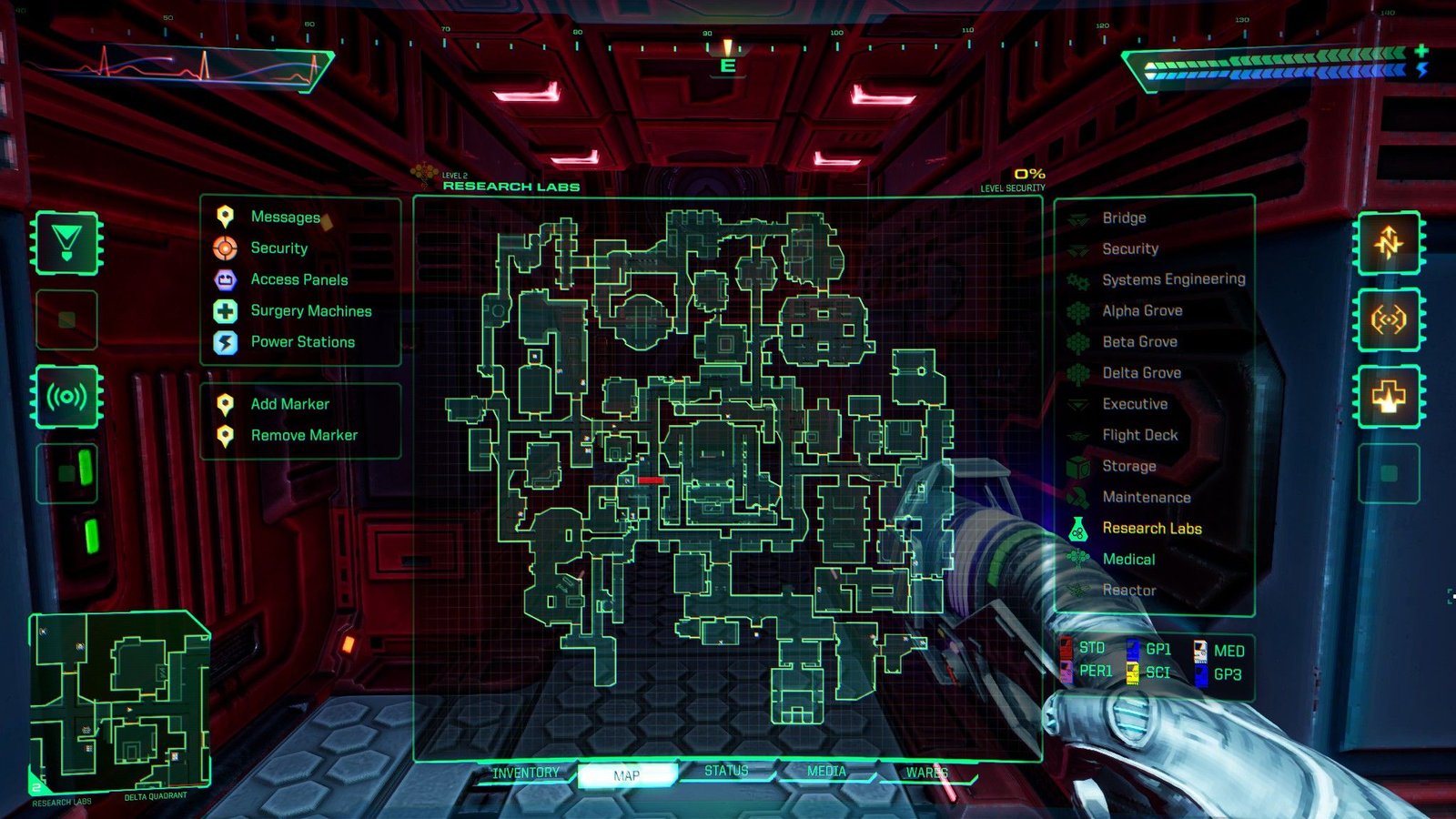The width and height of the screenshot is (1456, 819).
Task: Switch to the Wares tab
Action: pyautogui.click(x=926, y=773)
